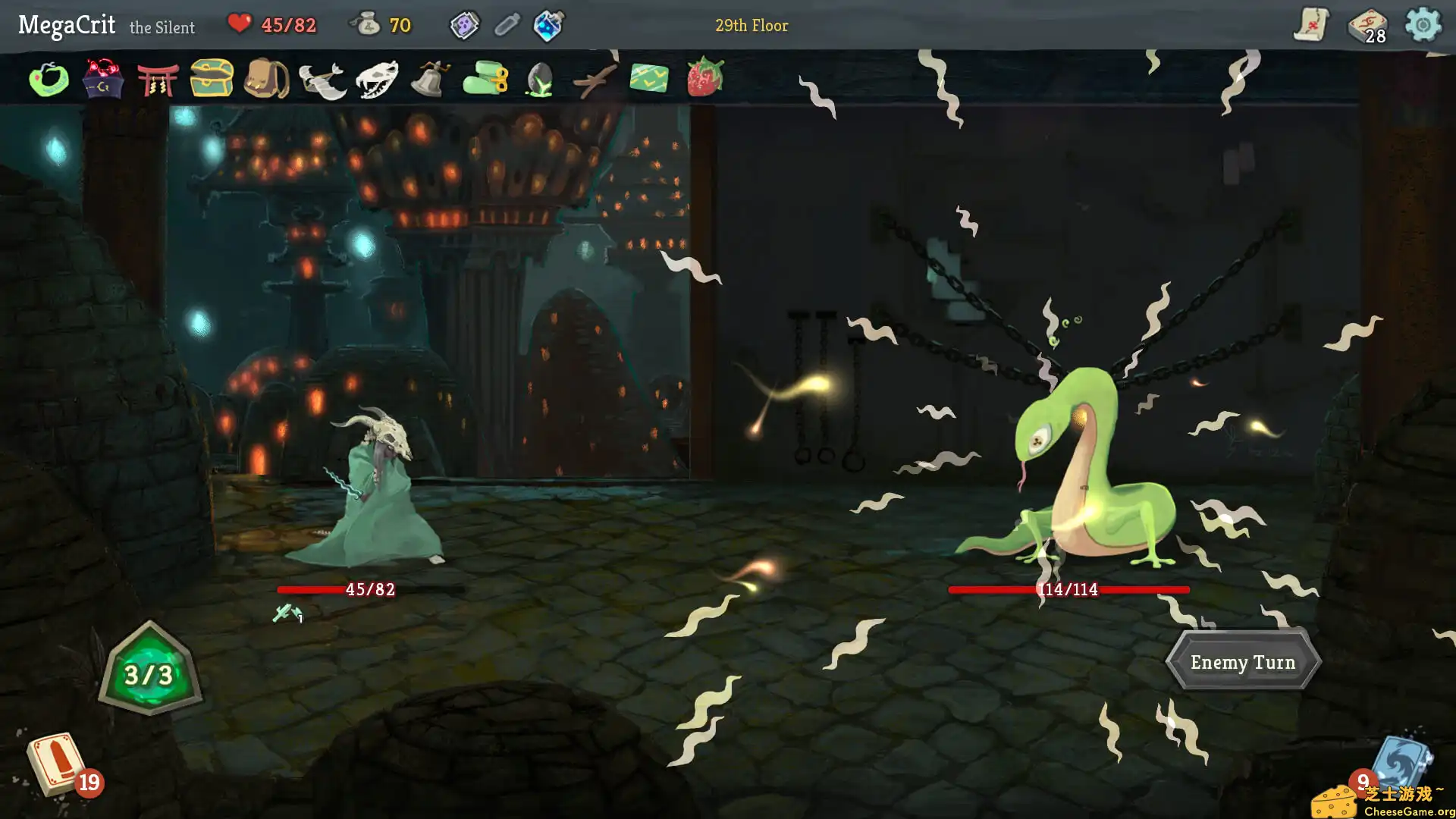
Task: Check the Toxic Egg relic
Action: tap(538, 80)
